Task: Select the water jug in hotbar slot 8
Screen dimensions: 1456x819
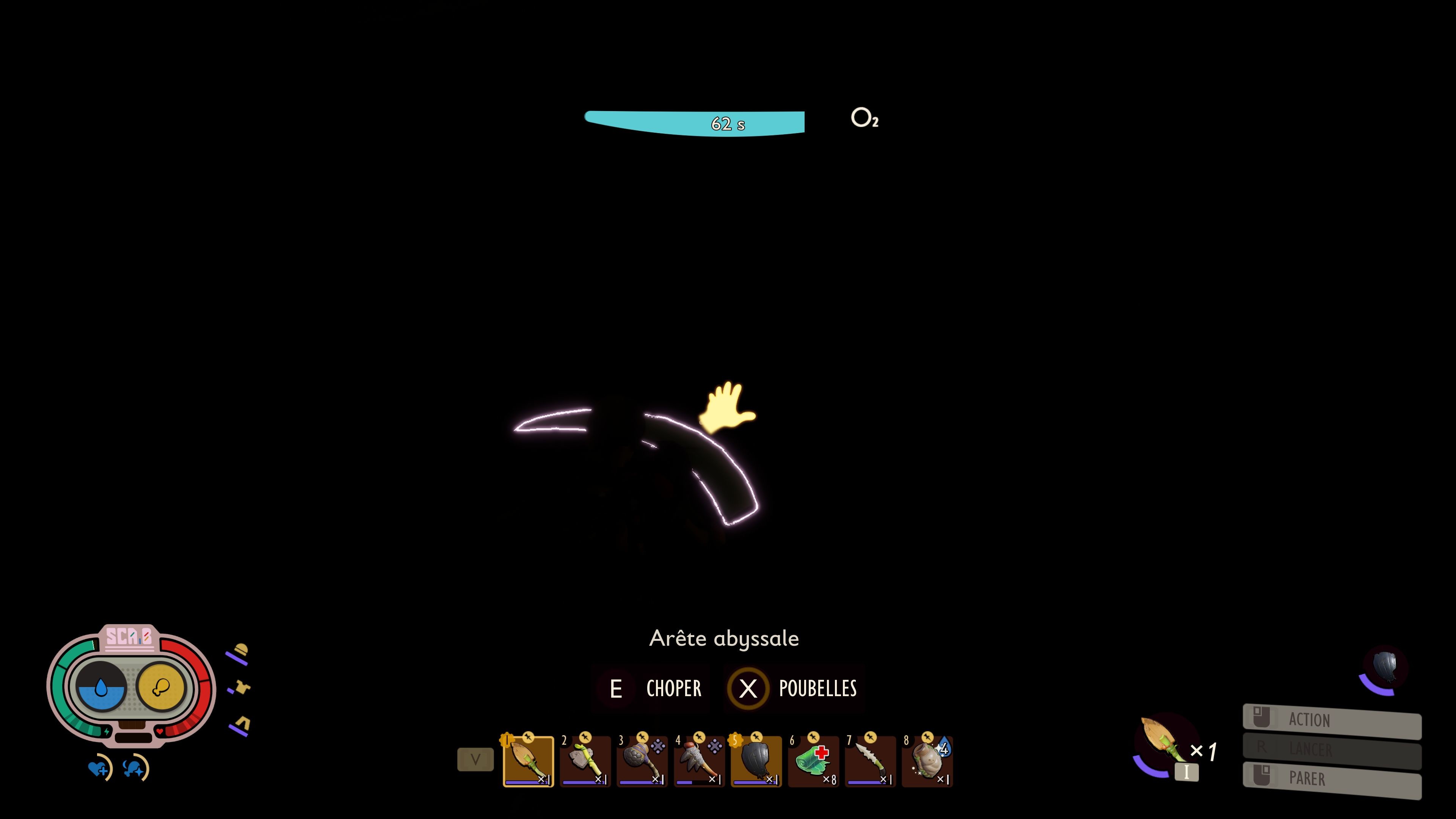Action: [927, 762]
